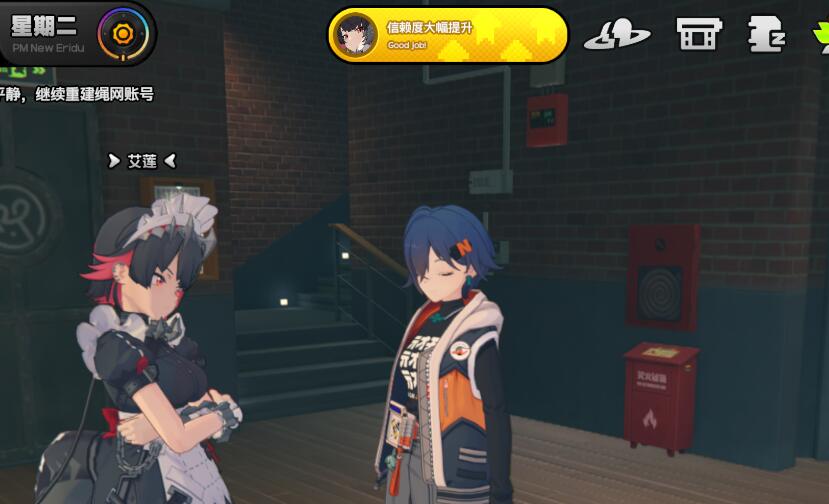Image resolution: width=829 pixels, height=504 pixels.
Task: Open the notebook icon marked with Z
Action: pyautogui.click(x=766, y=35)
